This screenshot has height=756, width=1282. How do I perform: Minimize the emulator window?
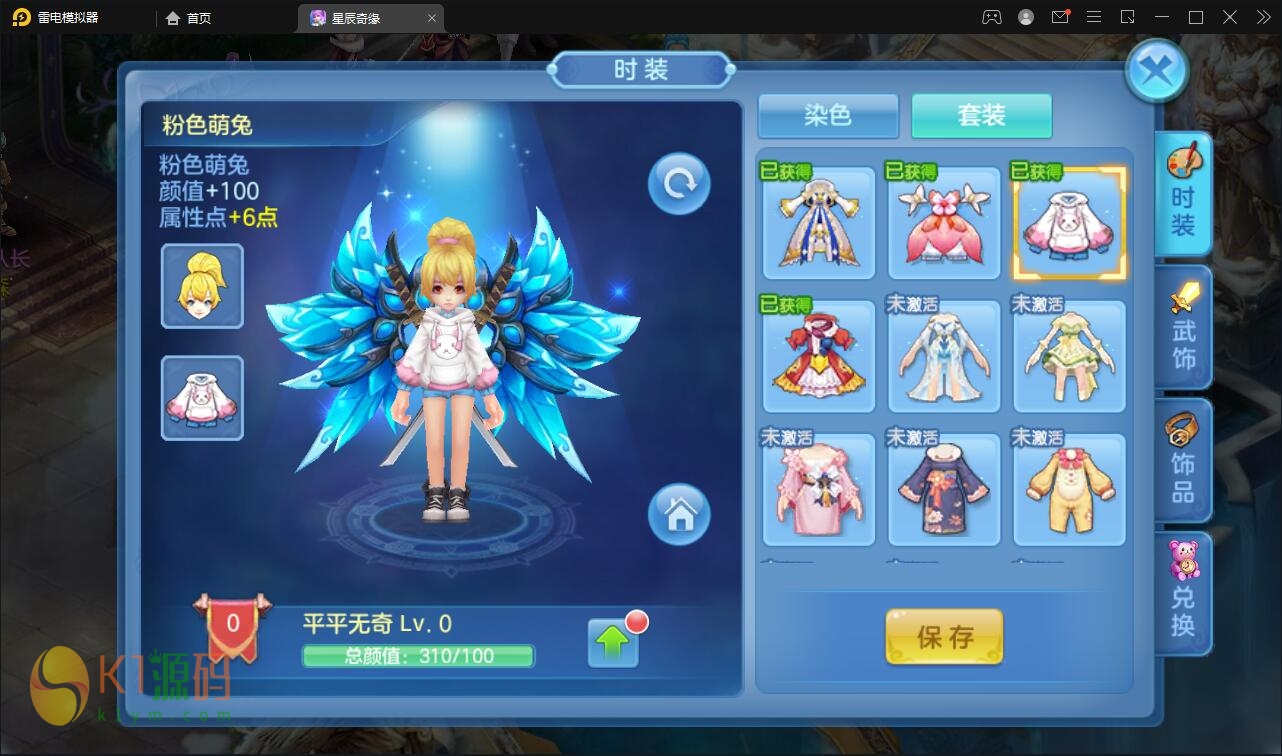[1160, 17]
